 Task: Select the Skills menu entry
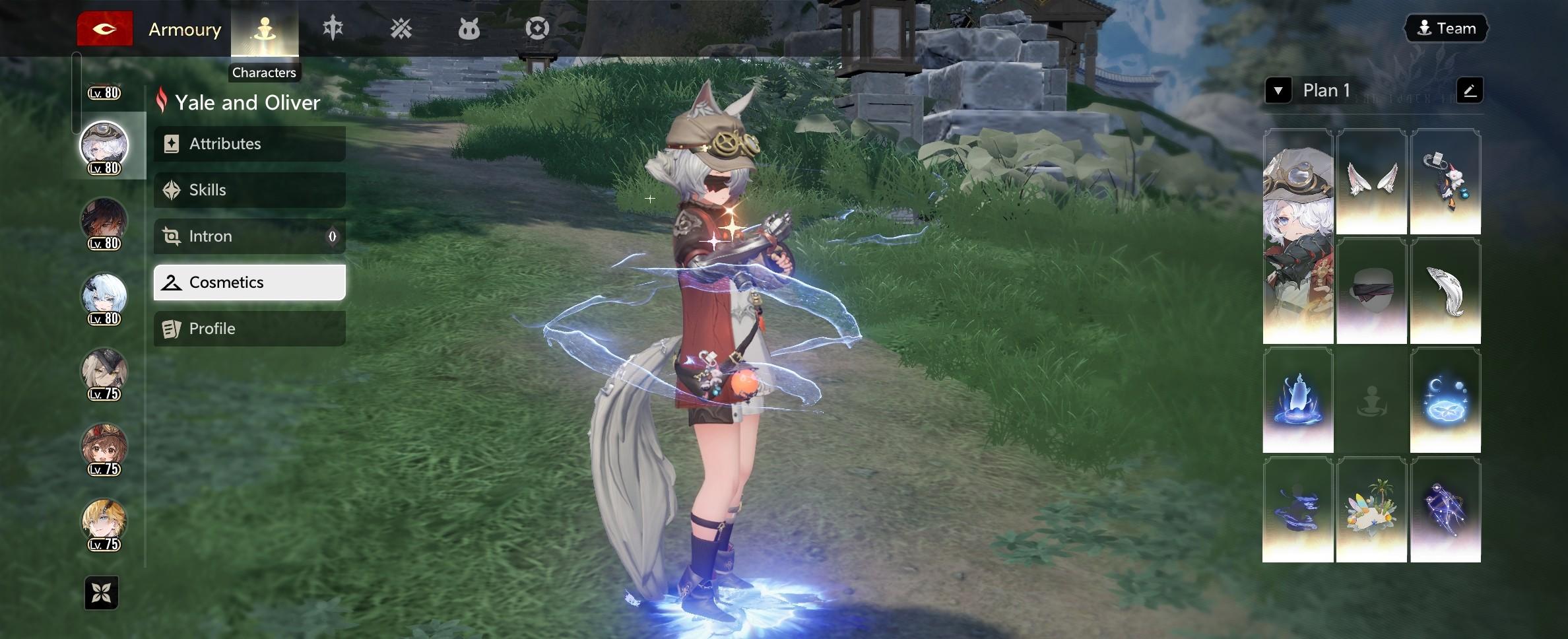249,190
